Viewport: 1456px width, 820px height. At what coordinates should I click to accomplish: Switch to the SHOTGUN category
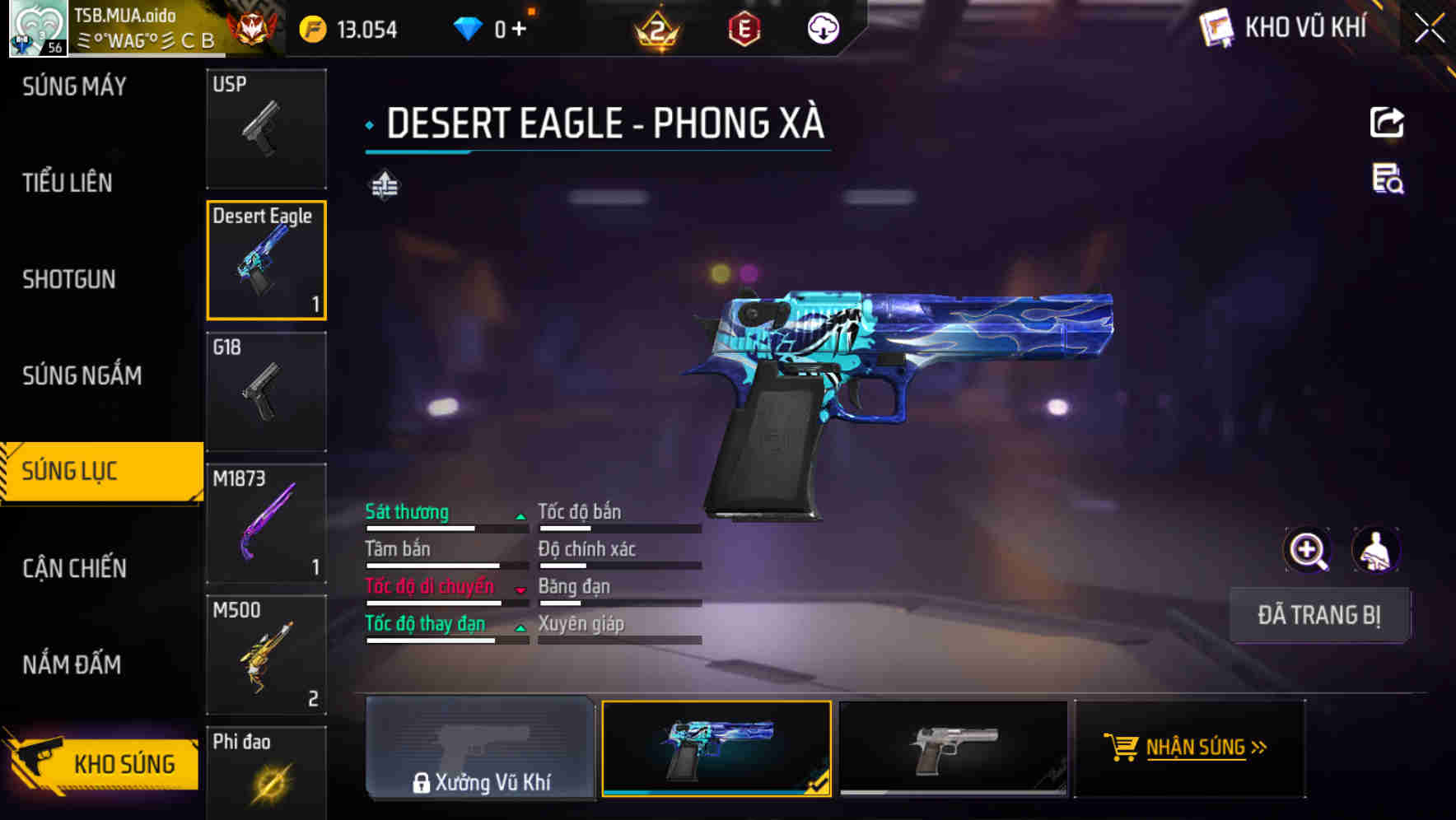coord(69,279)
